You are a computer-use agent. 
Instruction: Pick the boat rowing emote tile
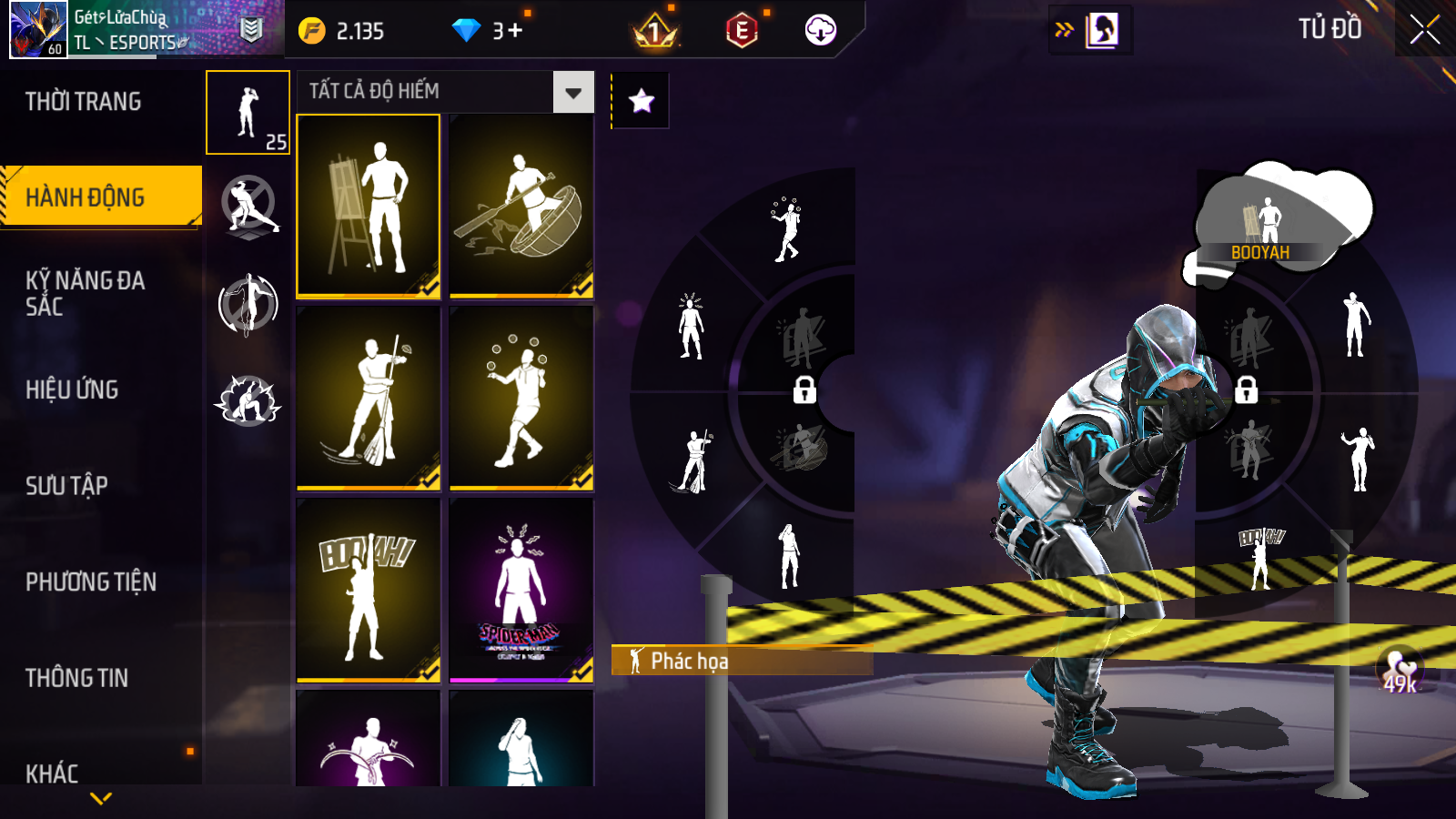click(521, 206)
